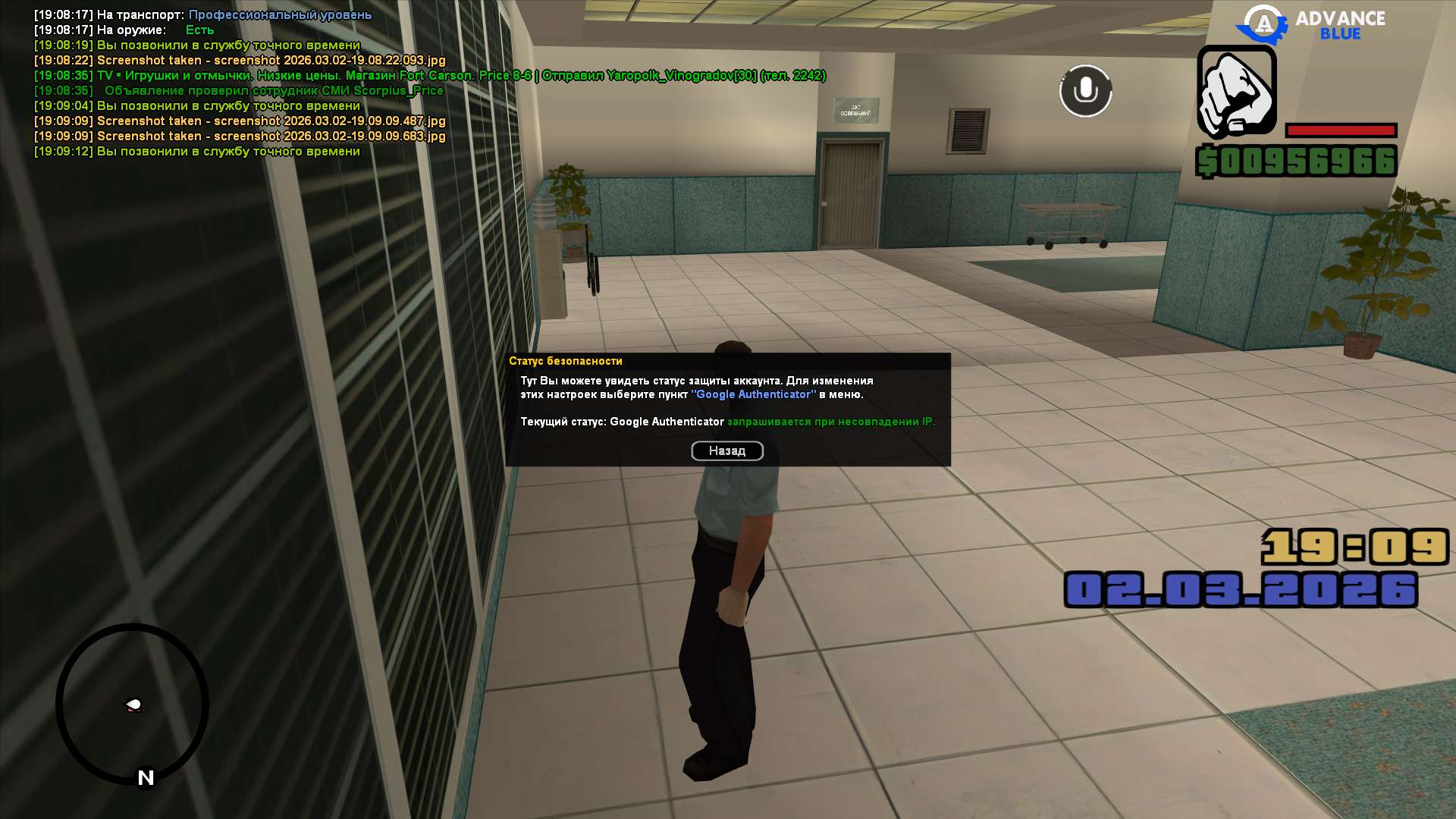Click the Назад button in the dialog
The width and height of the screenshot is (1456, 819).
726,451
